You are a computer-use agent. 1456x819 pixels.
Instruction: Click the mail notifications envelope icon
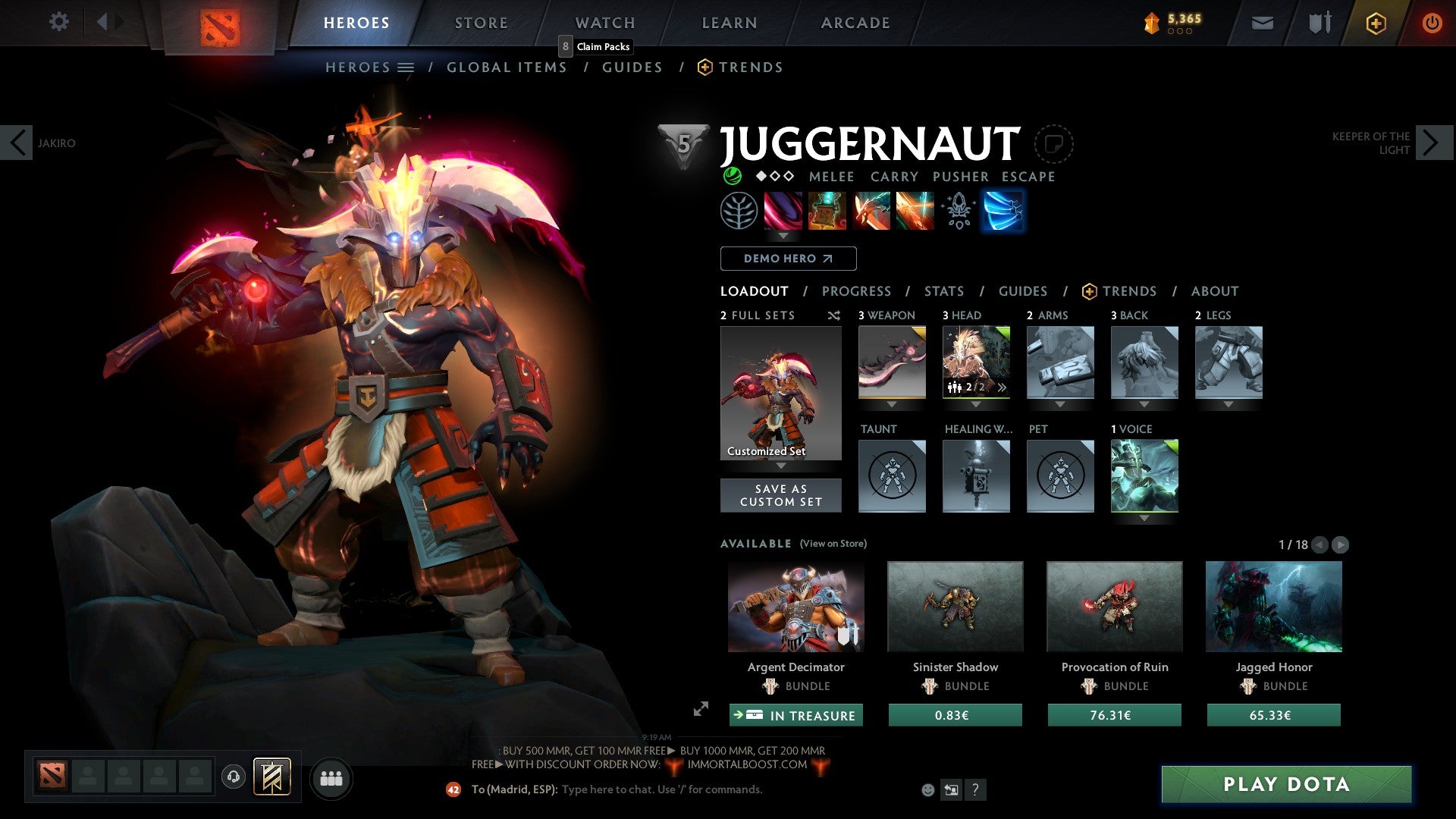pyautogui.click(x=1263, y=23)
